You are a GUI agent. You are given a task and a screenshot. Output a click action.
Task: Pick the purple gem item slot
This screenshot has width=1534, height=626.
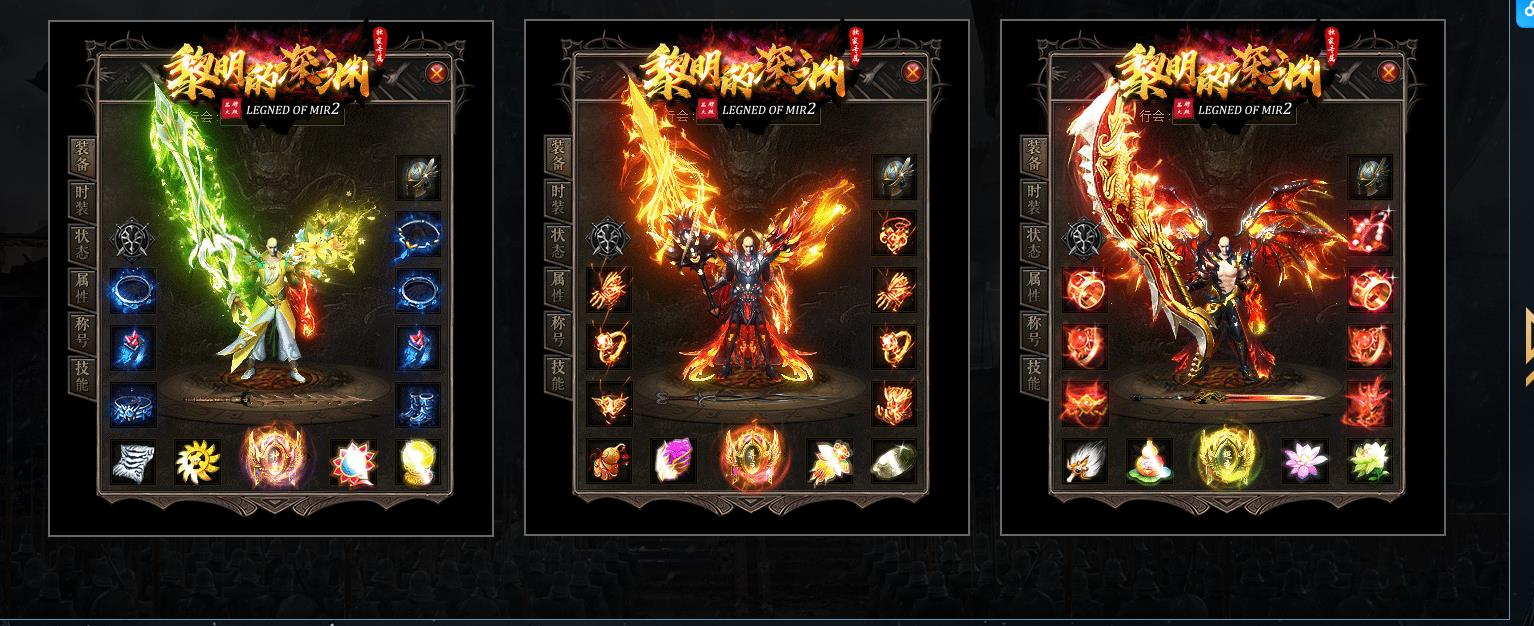673,462
